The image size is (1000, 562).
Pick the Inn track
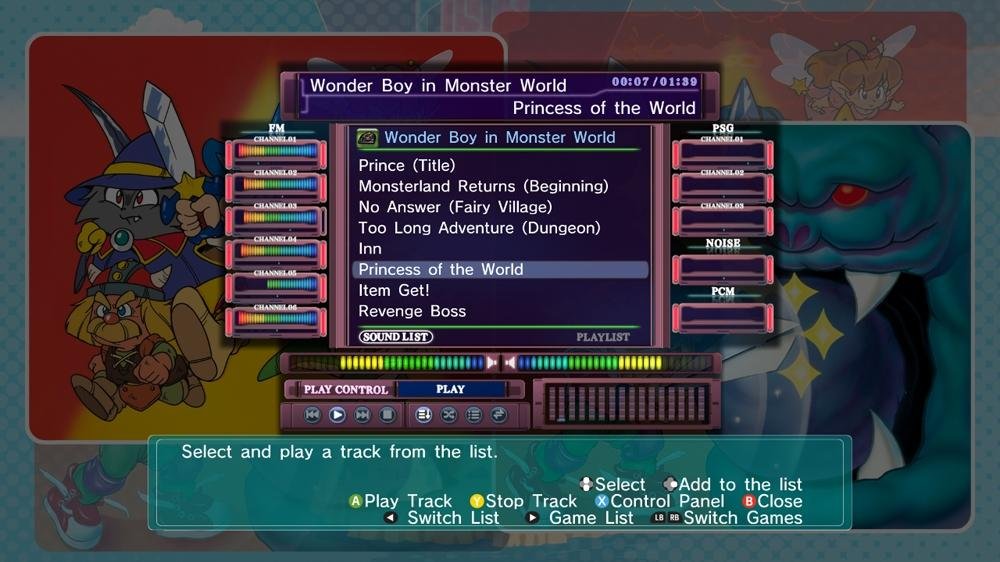[370, 248]
